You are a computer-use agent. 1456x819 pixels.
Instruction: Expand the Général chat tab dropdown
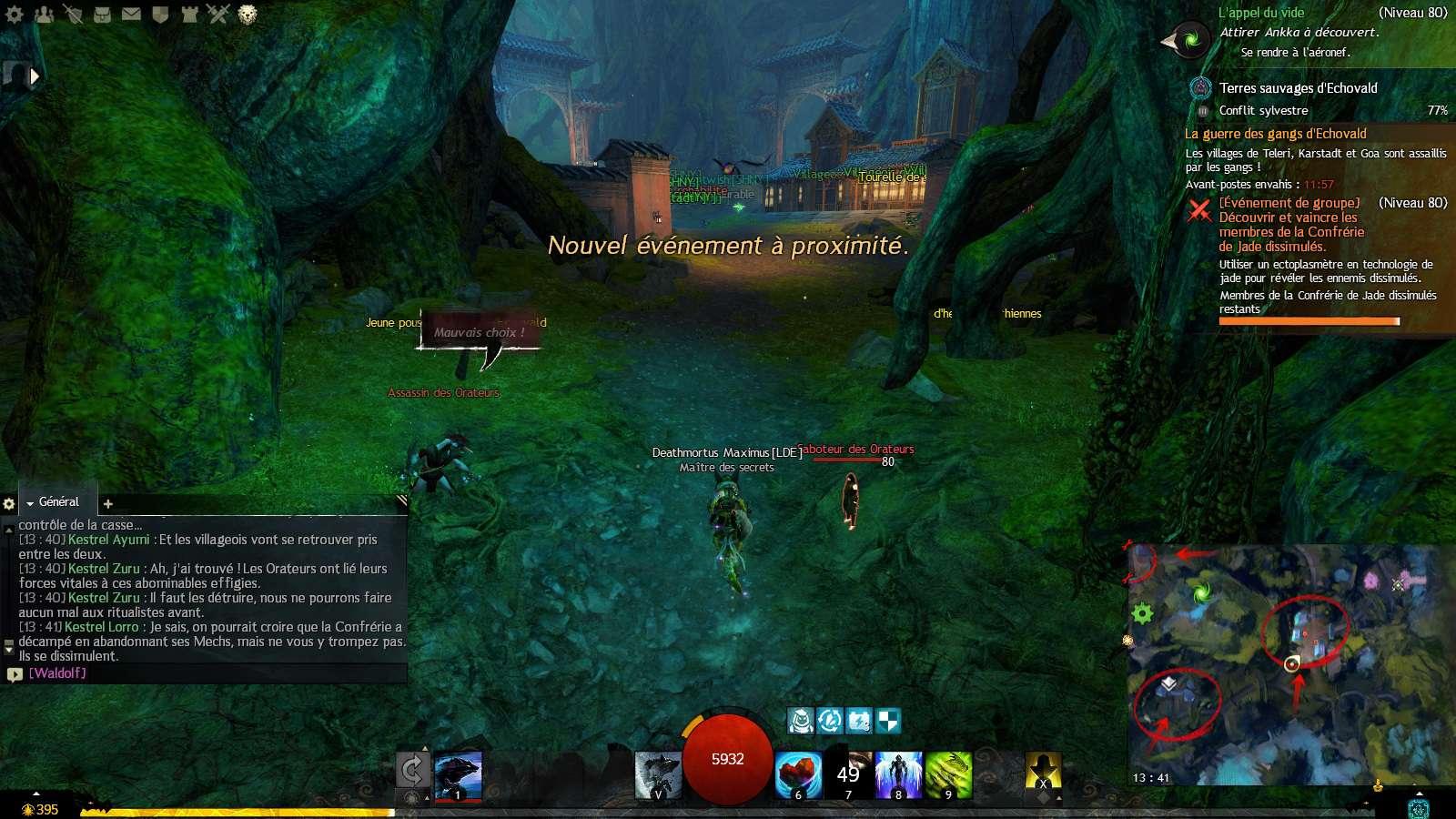[30, 503]
